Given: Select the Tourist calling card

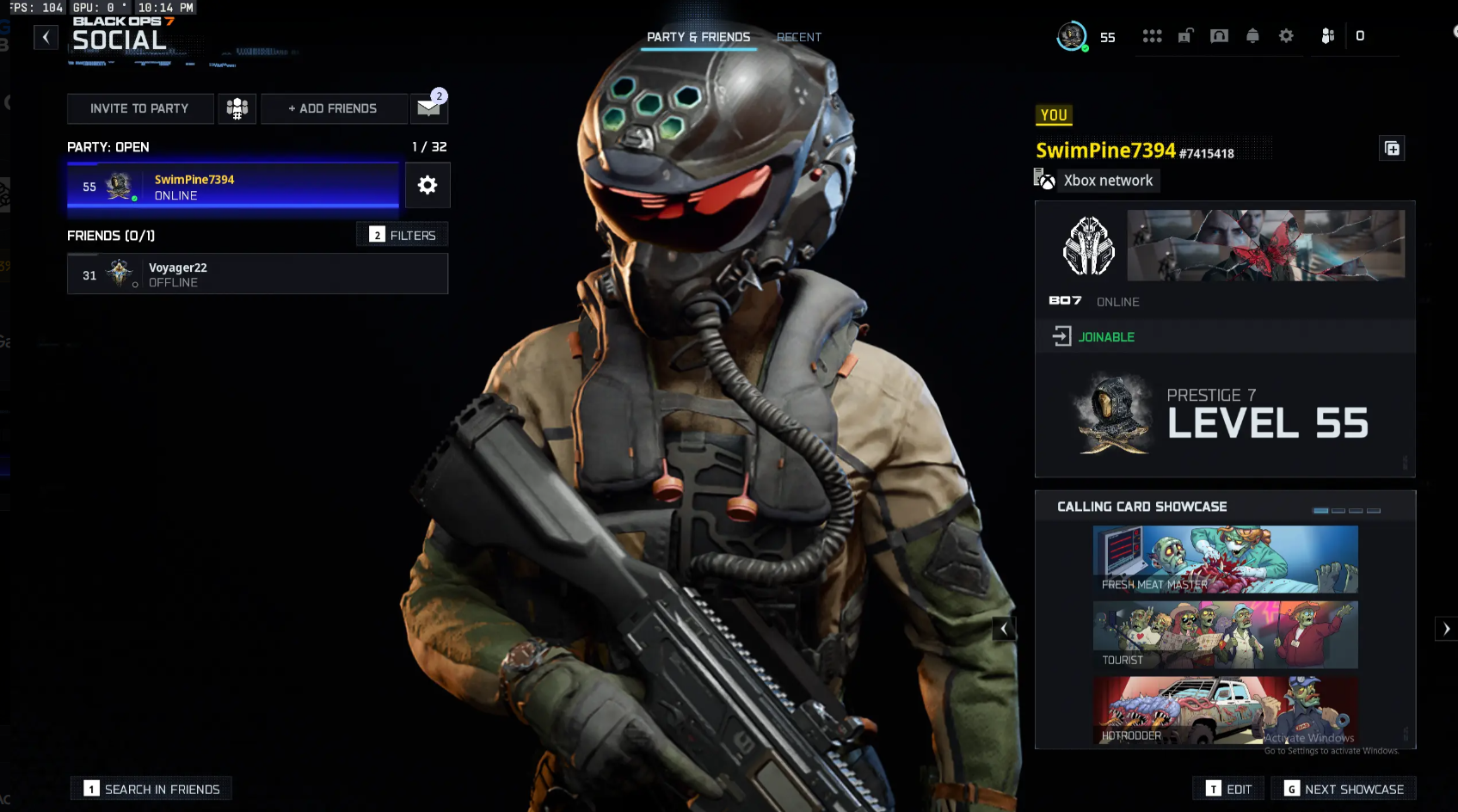Looking at the screenshot, I should point(1224,634).
